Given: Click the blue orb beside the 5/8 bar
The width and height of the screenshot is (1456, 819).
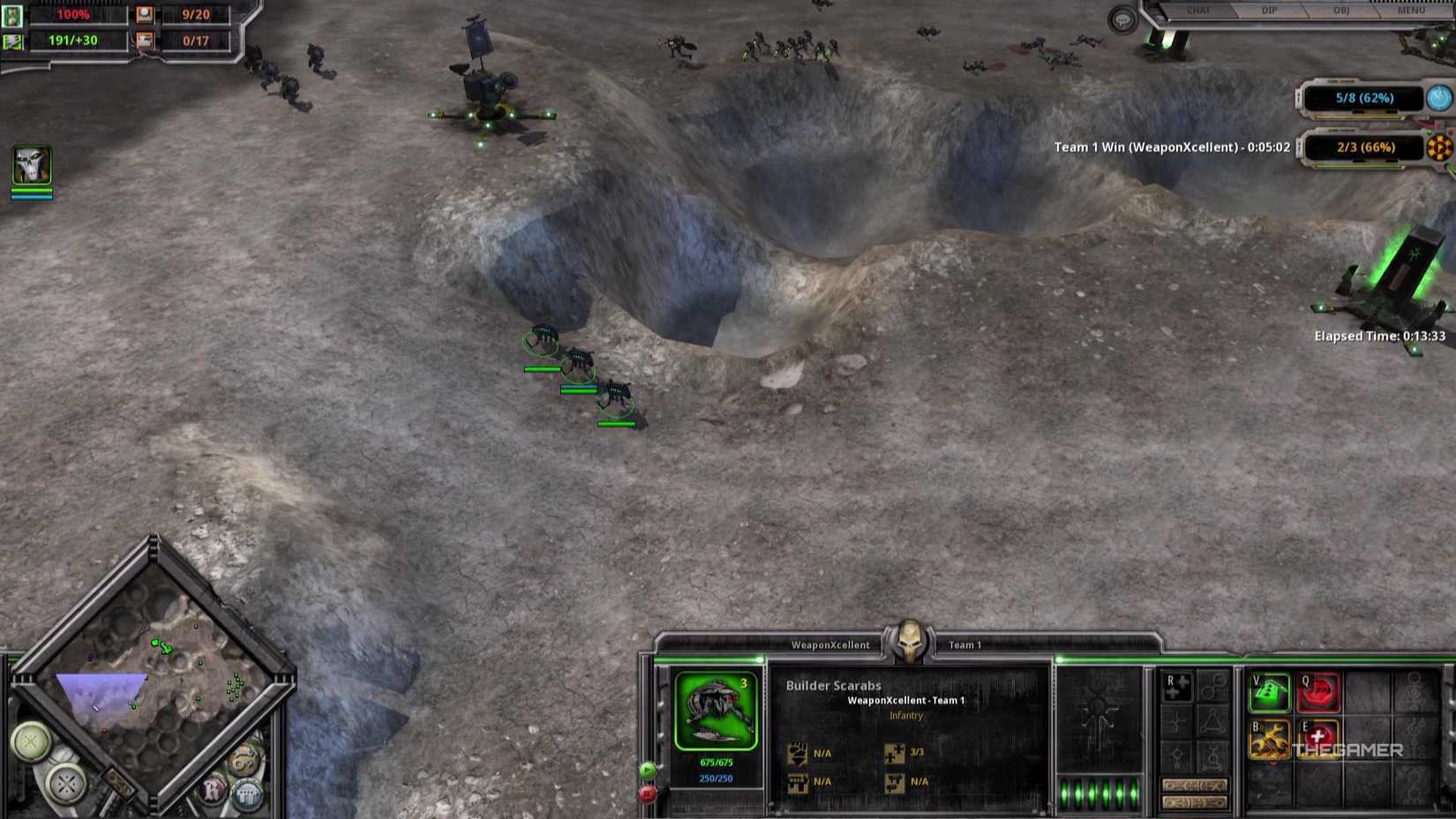Looking at the screenshot, I should point(1437,98).
